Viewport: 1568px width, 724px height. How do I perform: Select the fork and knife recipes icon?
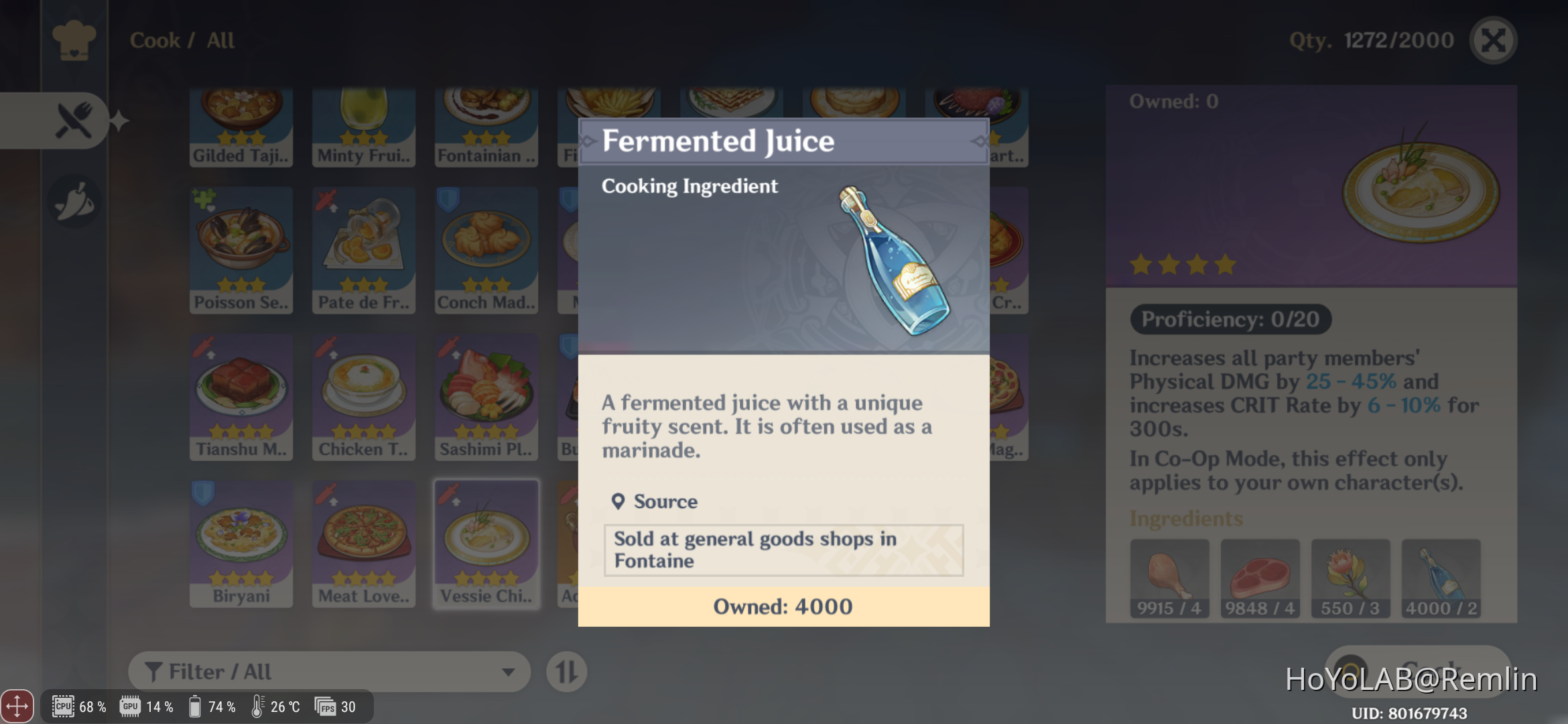coord(74,119)
